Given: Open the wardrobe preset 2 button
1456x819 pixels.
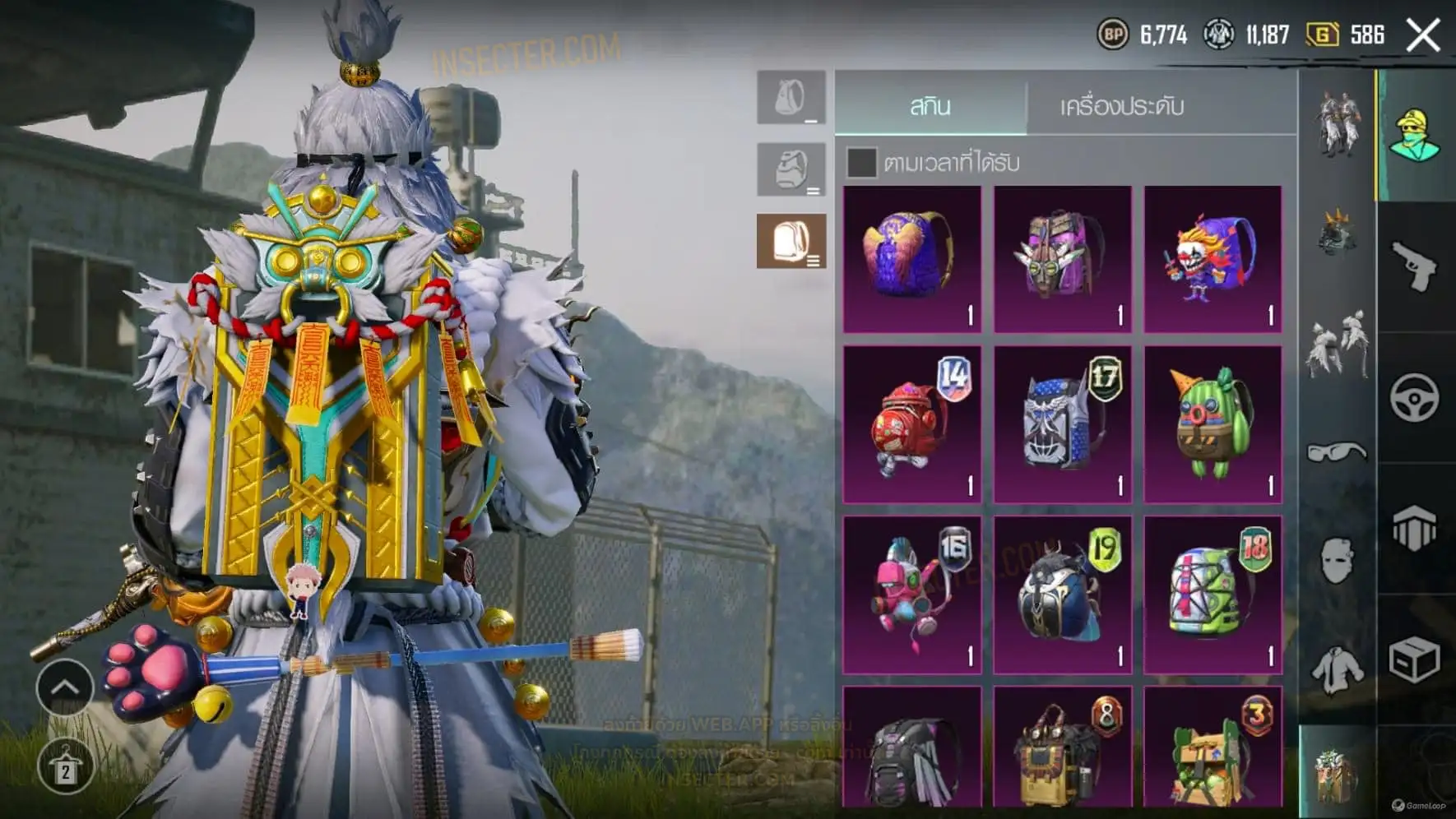Looking at the screenshot, I should 64,767.
